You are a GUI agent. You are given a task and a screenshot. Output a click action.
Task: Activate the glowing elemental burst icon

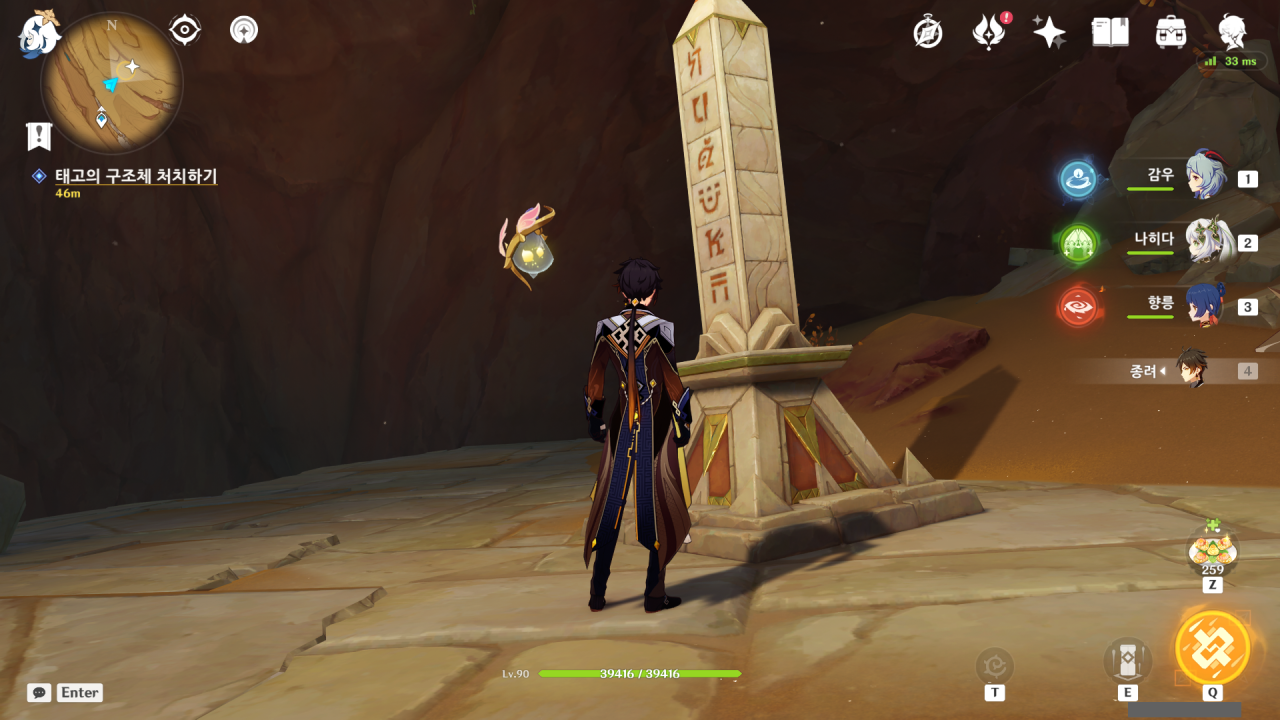pyautogui.click(x=1212, y=647)
